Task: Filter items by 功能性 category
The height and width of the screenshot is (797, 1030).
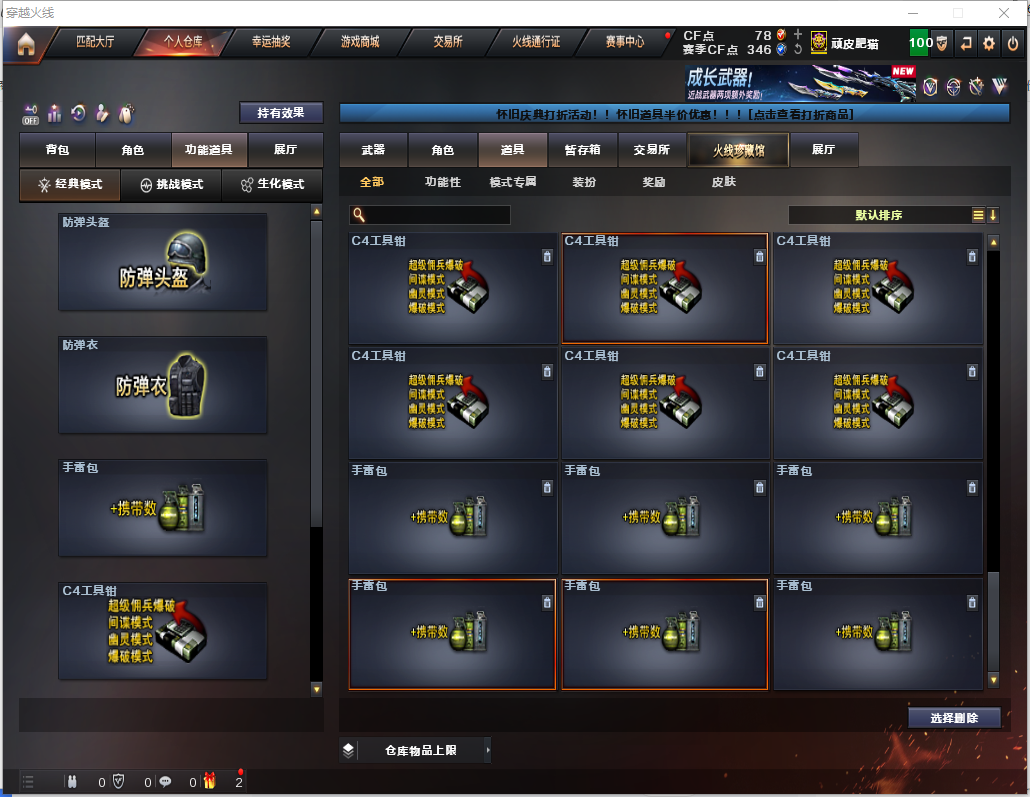Action: tap(443, 183)
